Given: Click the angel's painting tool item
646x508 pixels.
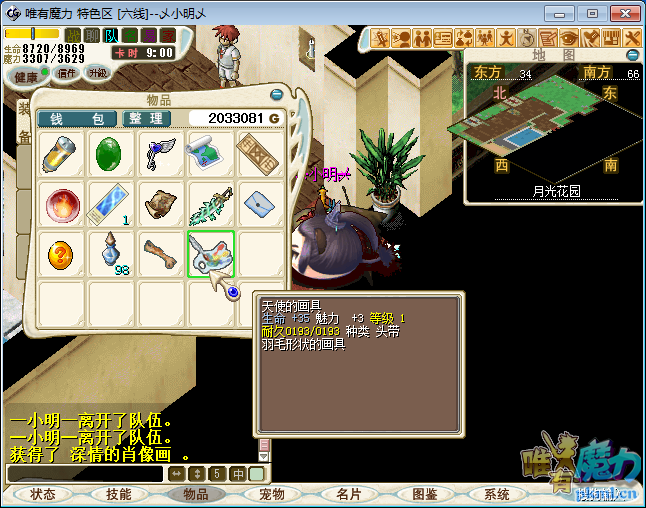Looking at the screenshot, I should click(210, 254).
